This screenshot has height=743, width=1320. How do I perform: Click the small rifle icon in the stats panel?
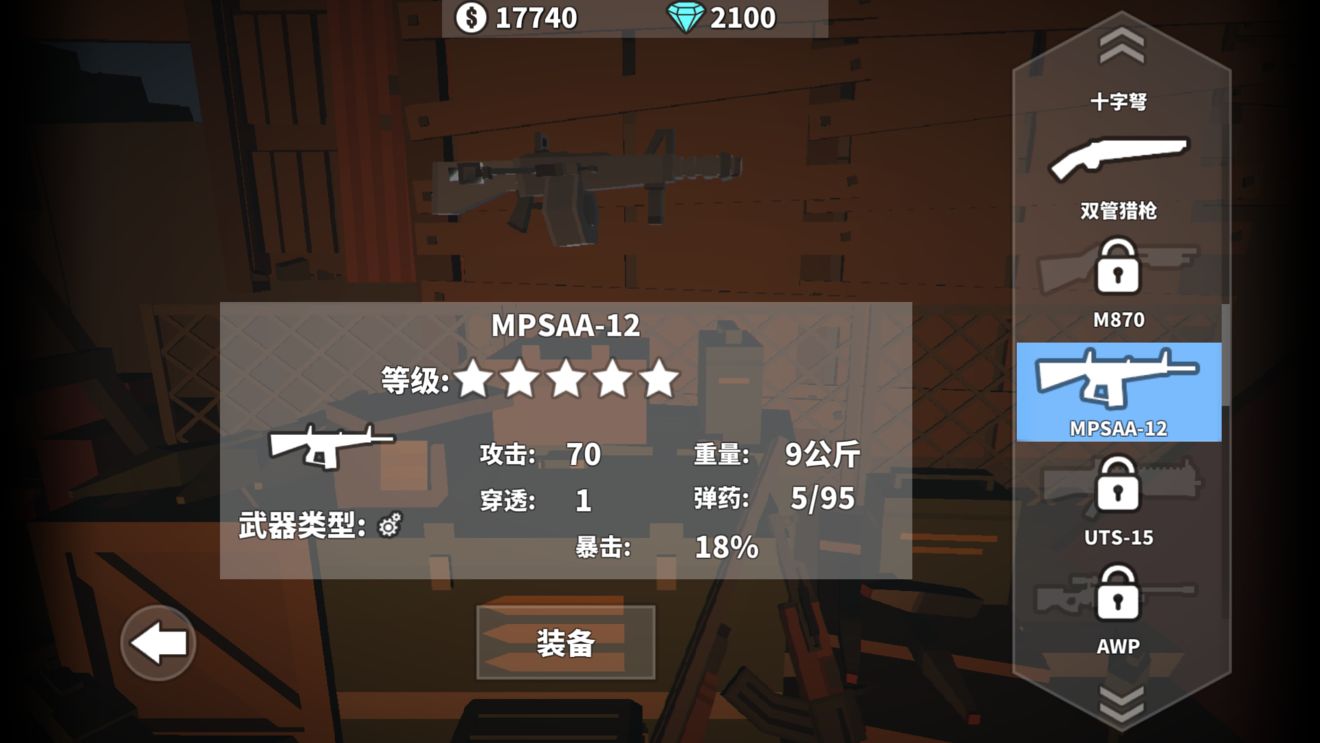pyautogui.click(x=330, y=443)
